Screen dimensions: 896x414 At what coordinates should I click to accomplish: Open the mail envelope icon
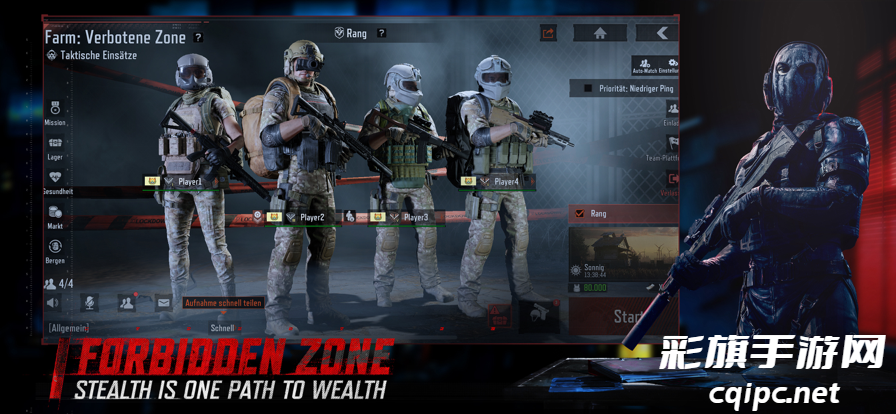[164, 302]
